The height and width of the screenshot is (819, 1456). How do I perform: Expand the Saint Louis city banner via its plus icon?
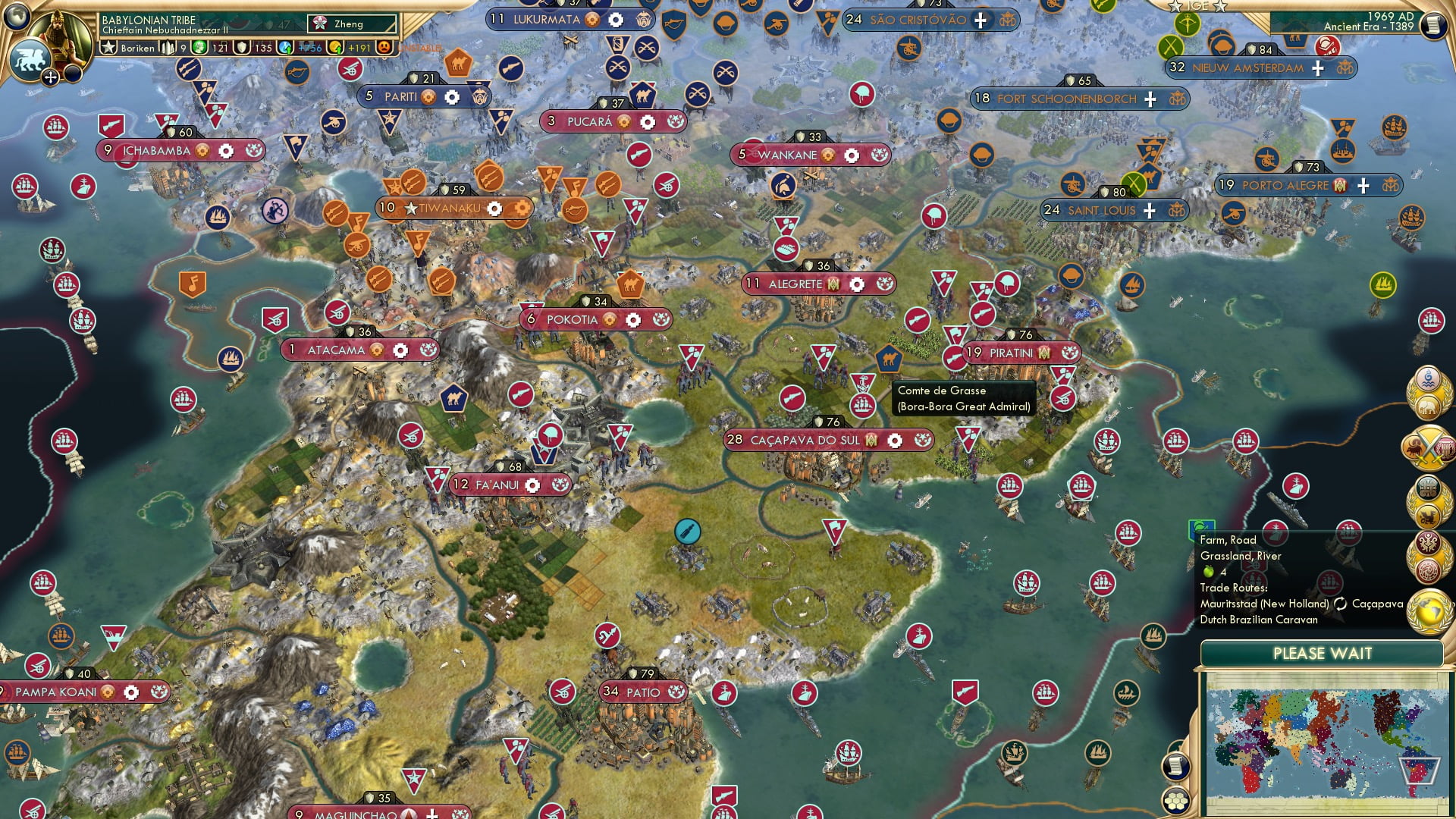click(x=1150, y=210)
